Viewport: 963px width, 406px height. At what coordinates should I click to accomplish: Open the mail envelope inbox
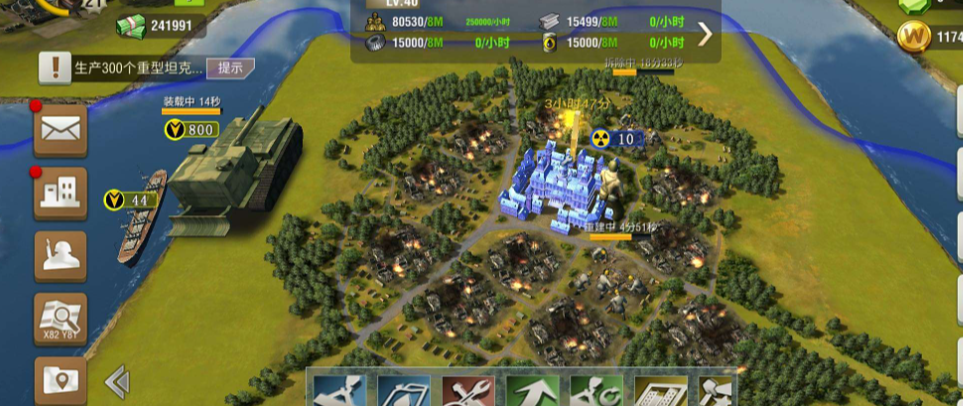pyautogui.click(x=60, y=131)
